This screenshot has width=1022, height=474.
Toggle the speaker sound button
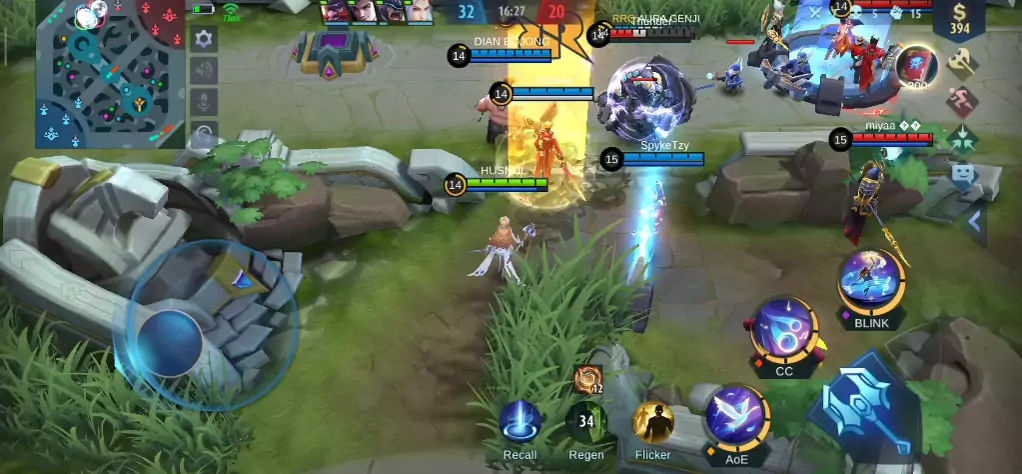(x=204, y=70)
